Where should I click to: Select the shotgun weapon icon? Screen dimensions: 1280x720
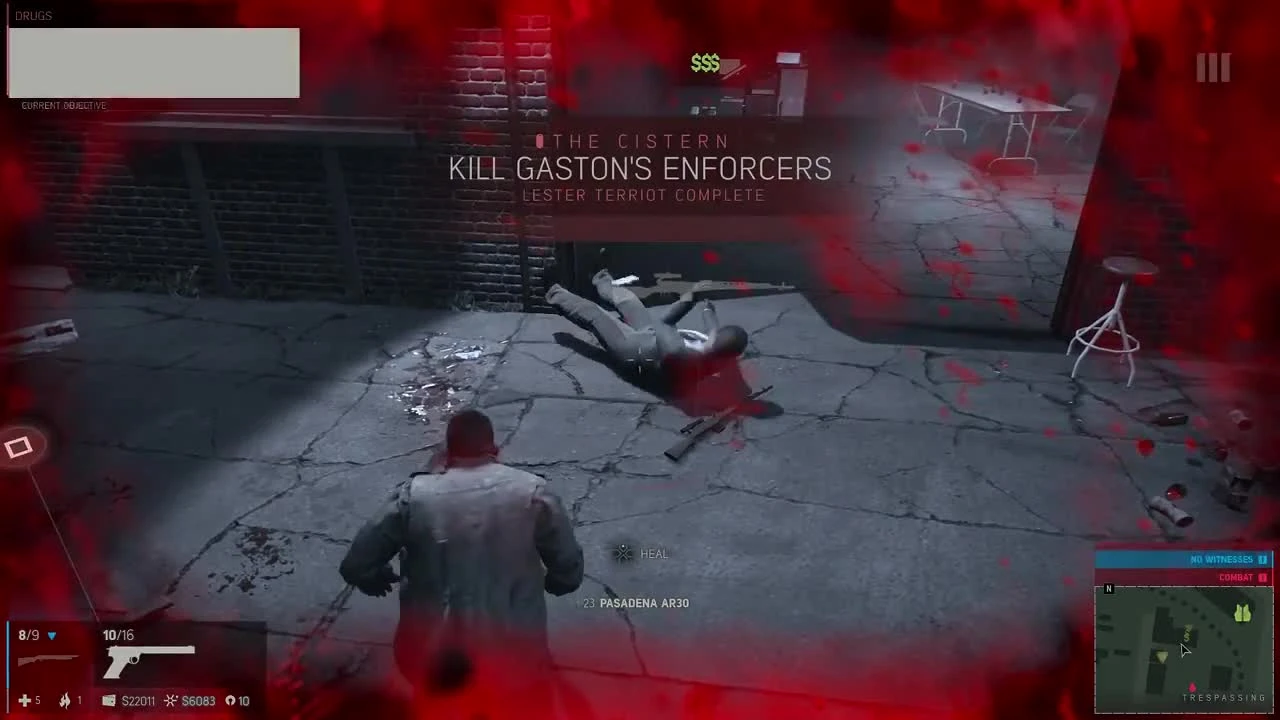point(48,660)
